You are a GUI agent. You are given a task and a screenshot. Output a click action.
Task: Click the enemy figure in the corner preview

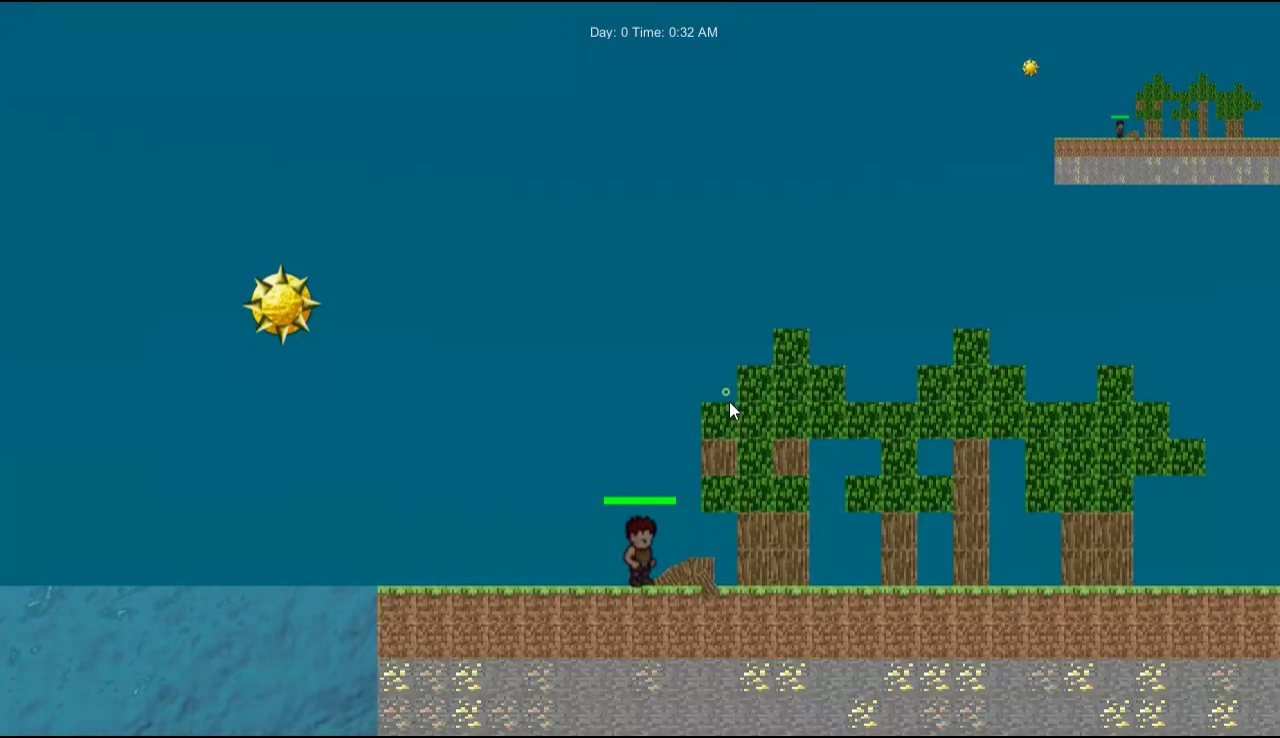[x=1120, y=128]
